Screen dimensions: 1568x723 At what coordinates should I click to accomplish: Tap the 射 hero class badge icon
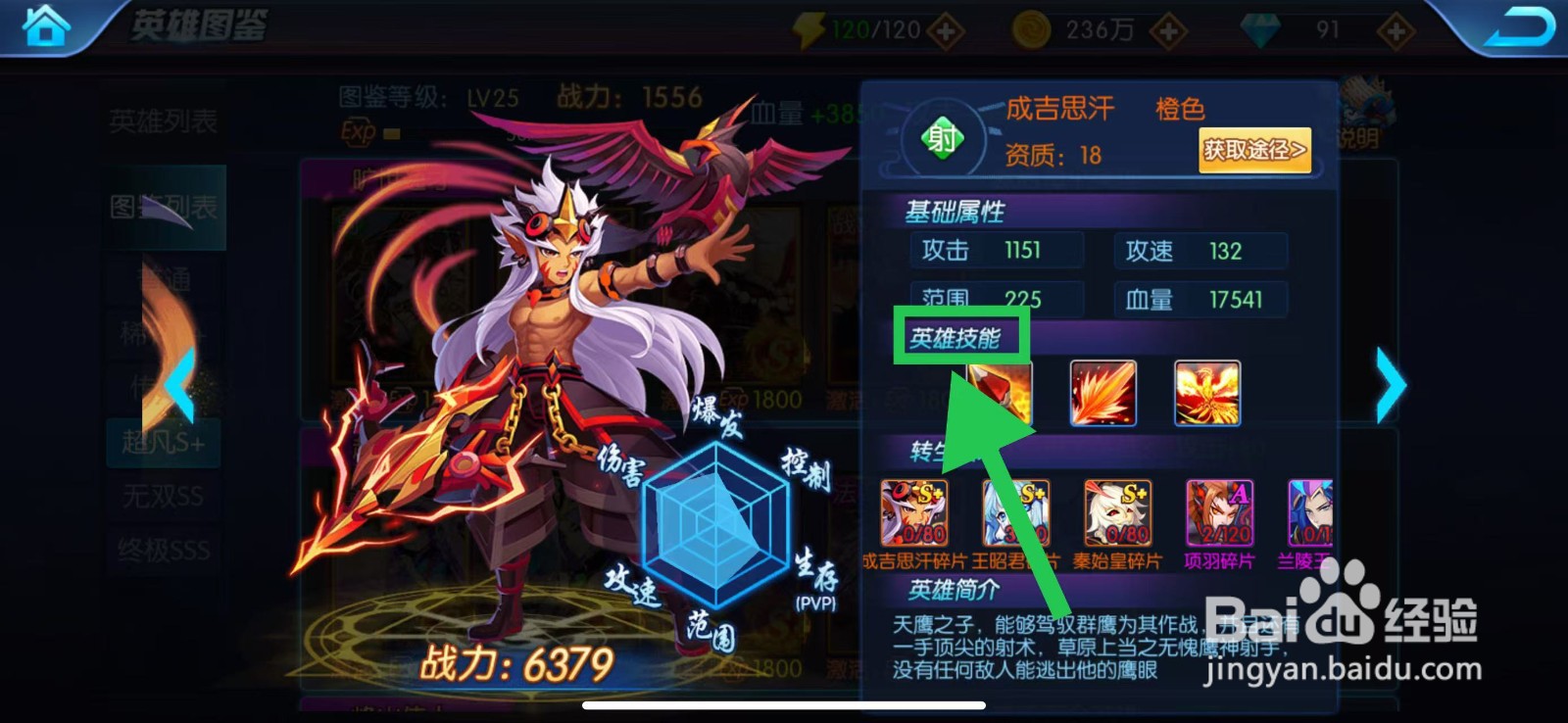[943, 139]
